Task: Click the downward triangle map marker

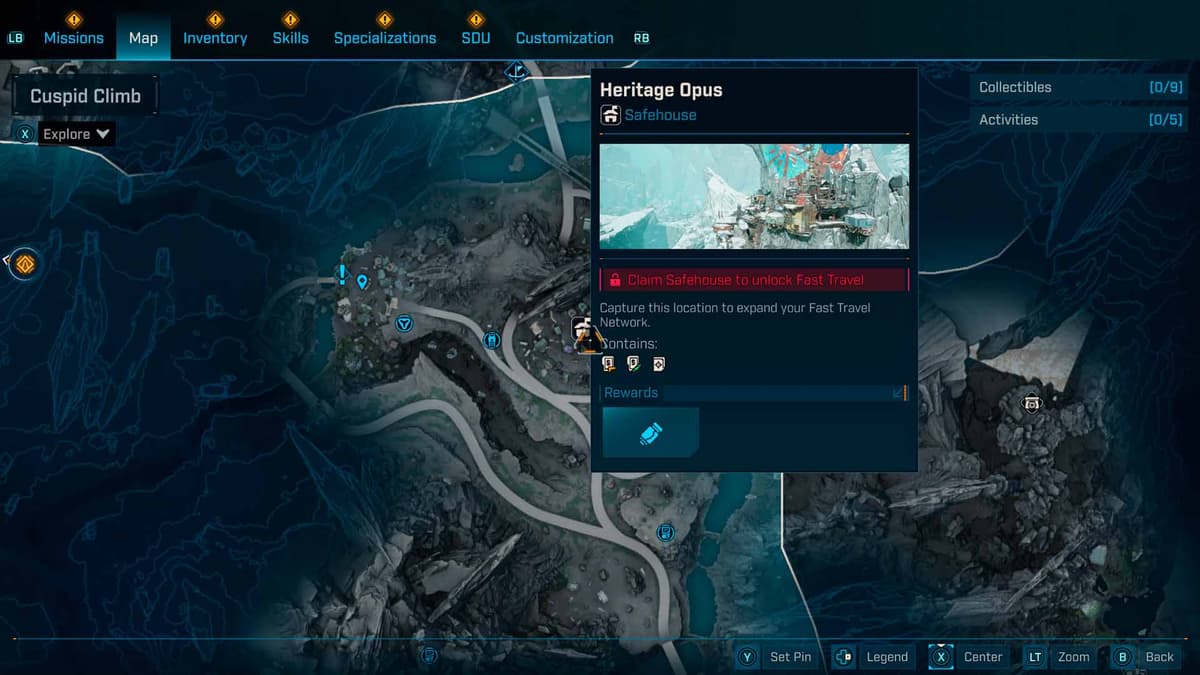Action: (x=404, y=323)
